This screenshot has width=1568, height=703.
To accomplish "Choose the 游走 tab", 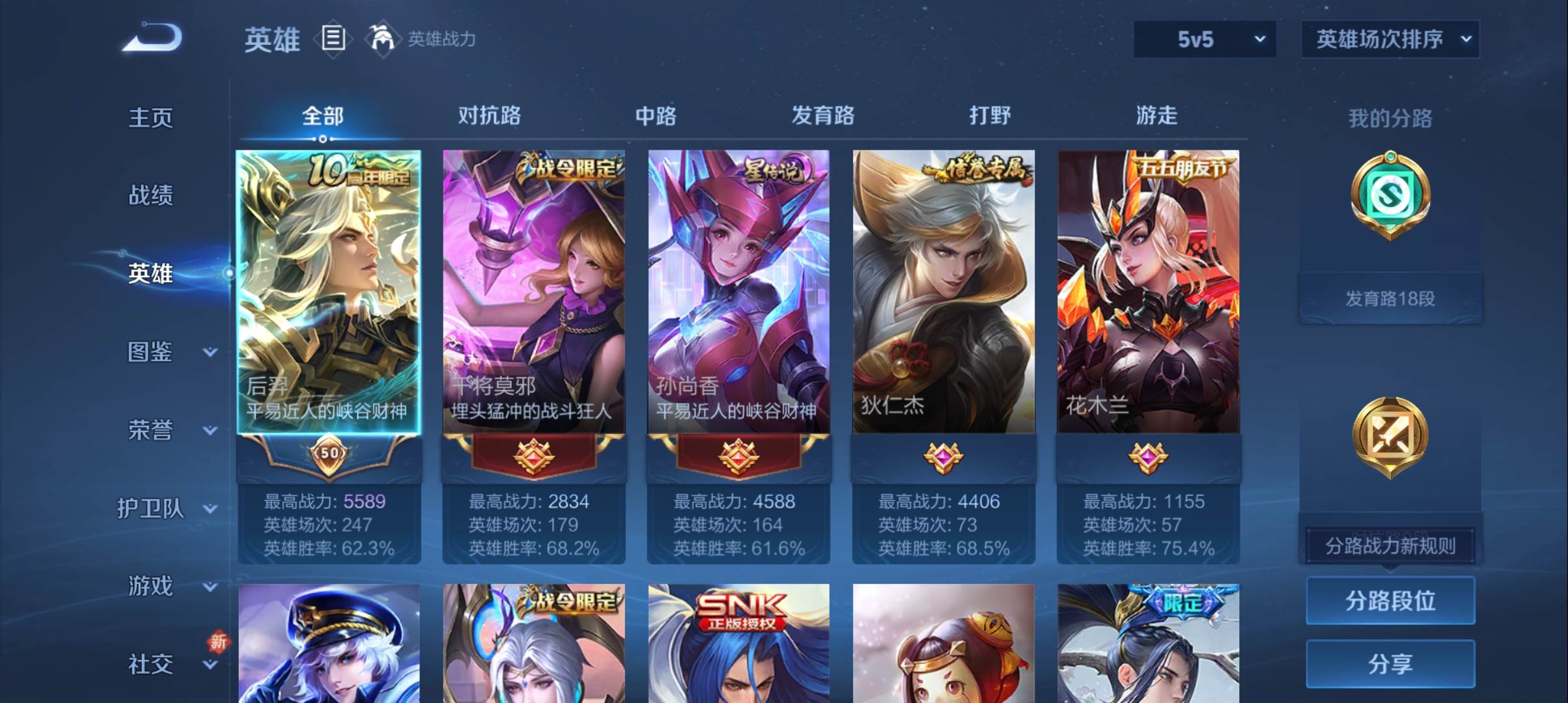I will 1156,116.
